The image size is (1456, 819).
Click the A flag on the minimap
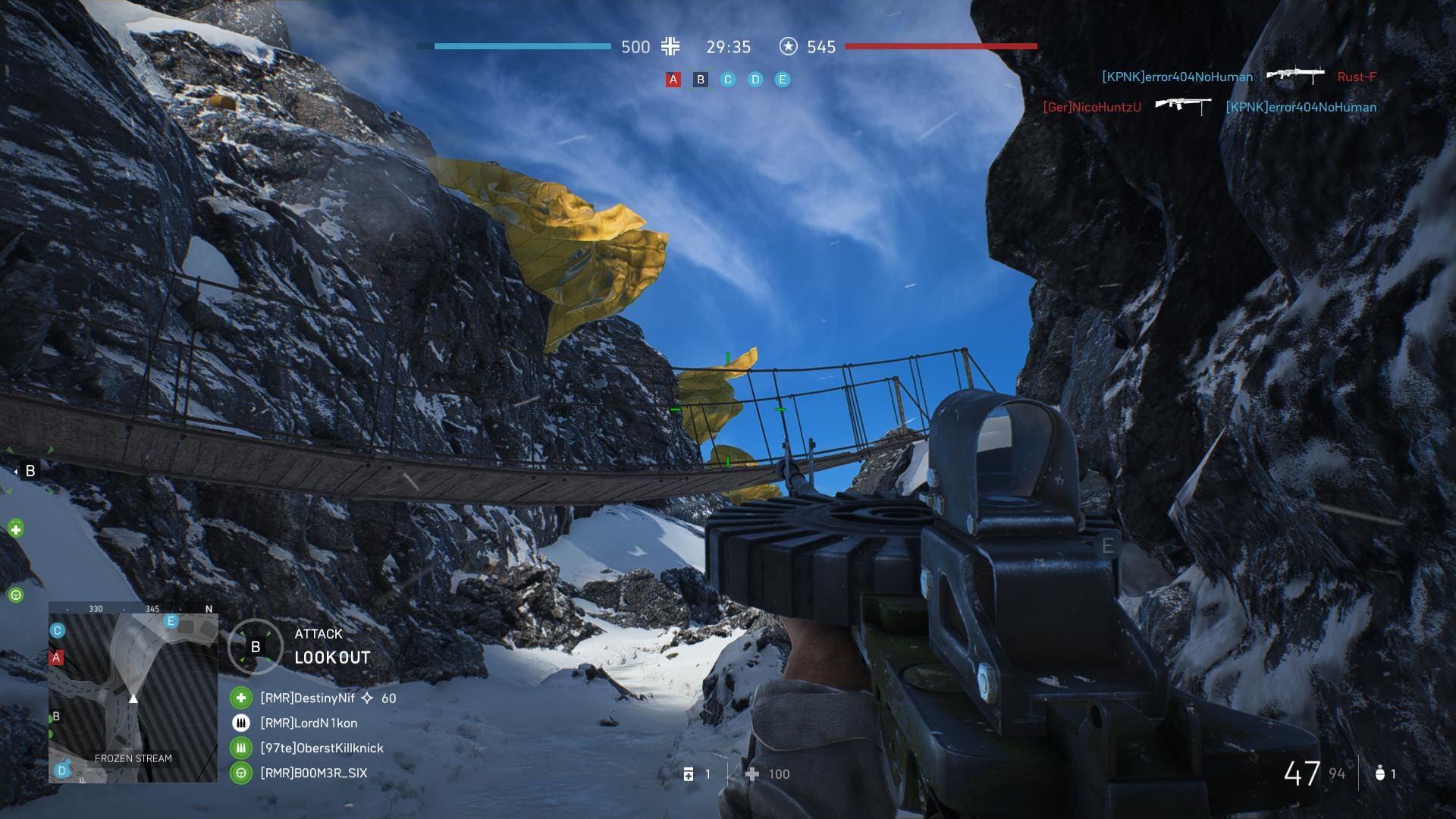56,657
